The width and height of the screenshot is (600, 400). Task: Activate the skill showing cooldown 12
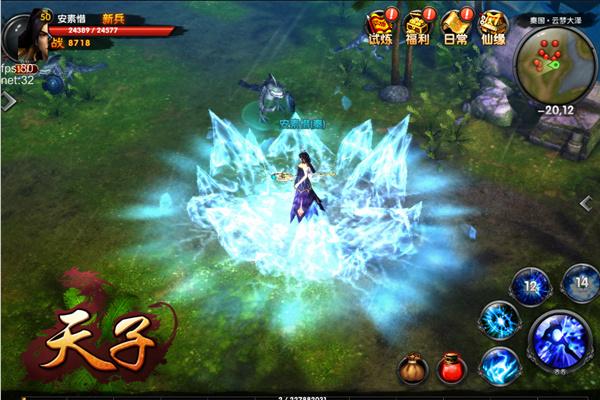pos(530,287)
